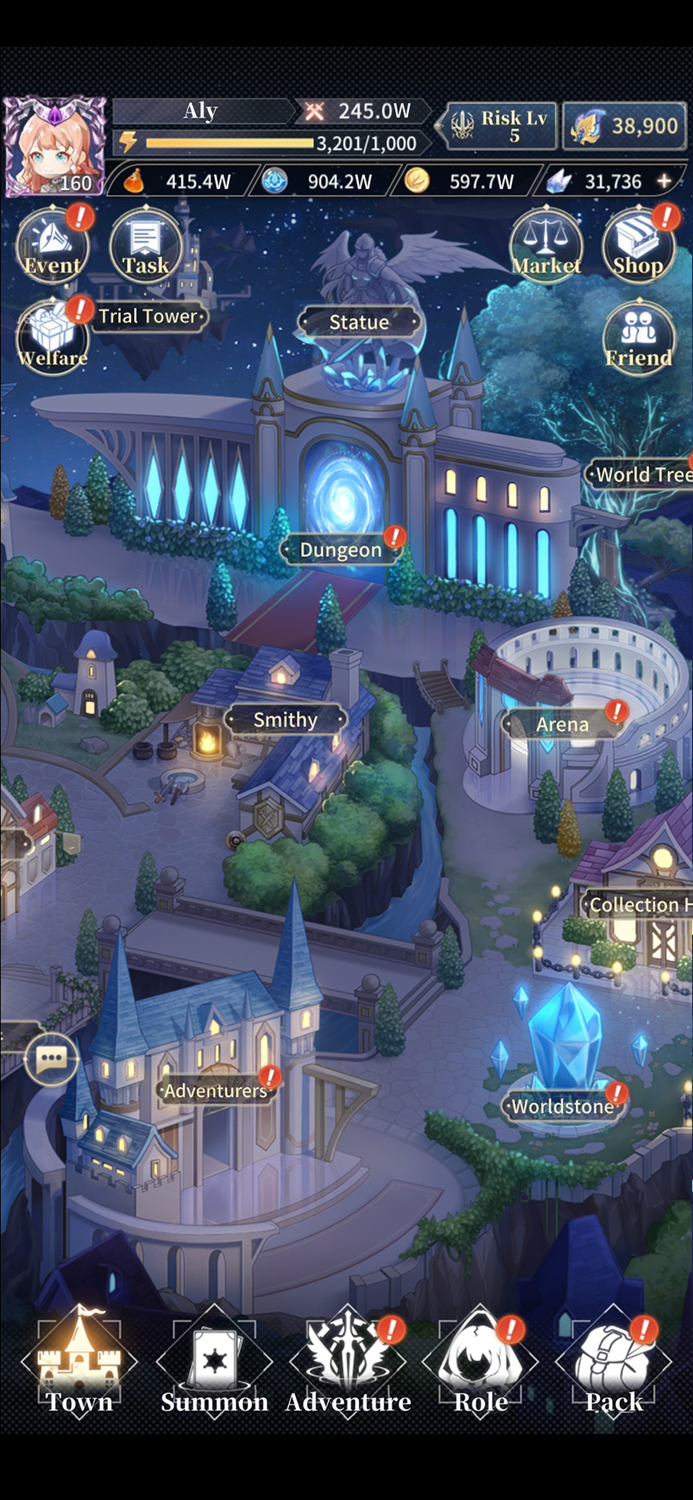Switch to the Summon tab
This screenshot has width=693, height=1500.
[214, 1365]
